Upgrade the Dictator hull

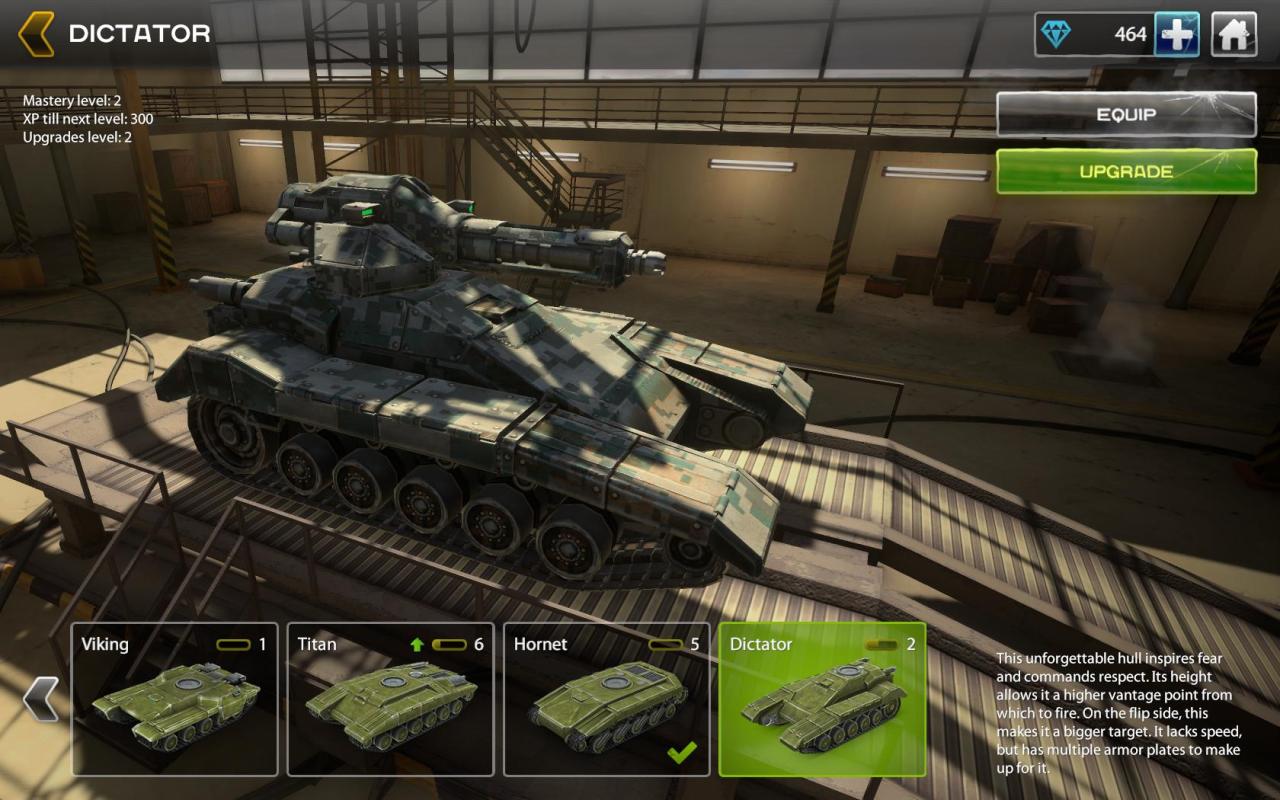point(1126,172)
